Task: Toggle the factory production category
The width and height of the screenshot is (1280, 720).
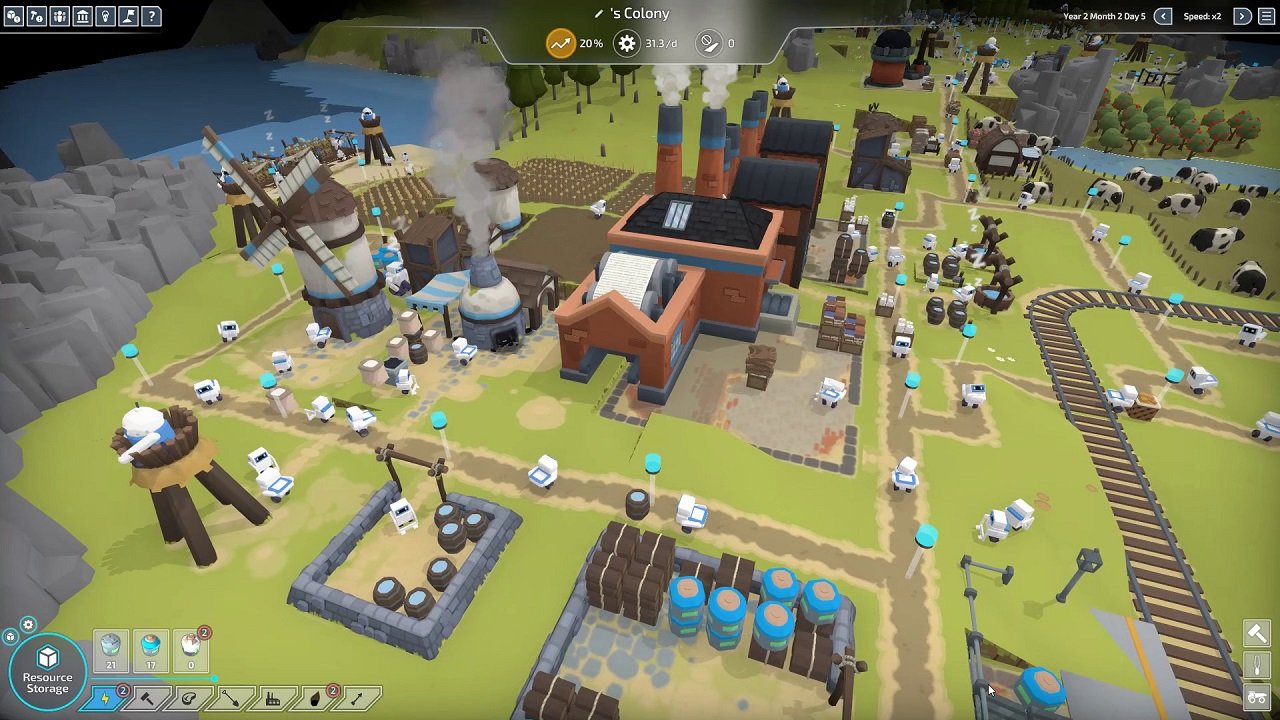Action: pyautogui.click(x=273, y=698)
